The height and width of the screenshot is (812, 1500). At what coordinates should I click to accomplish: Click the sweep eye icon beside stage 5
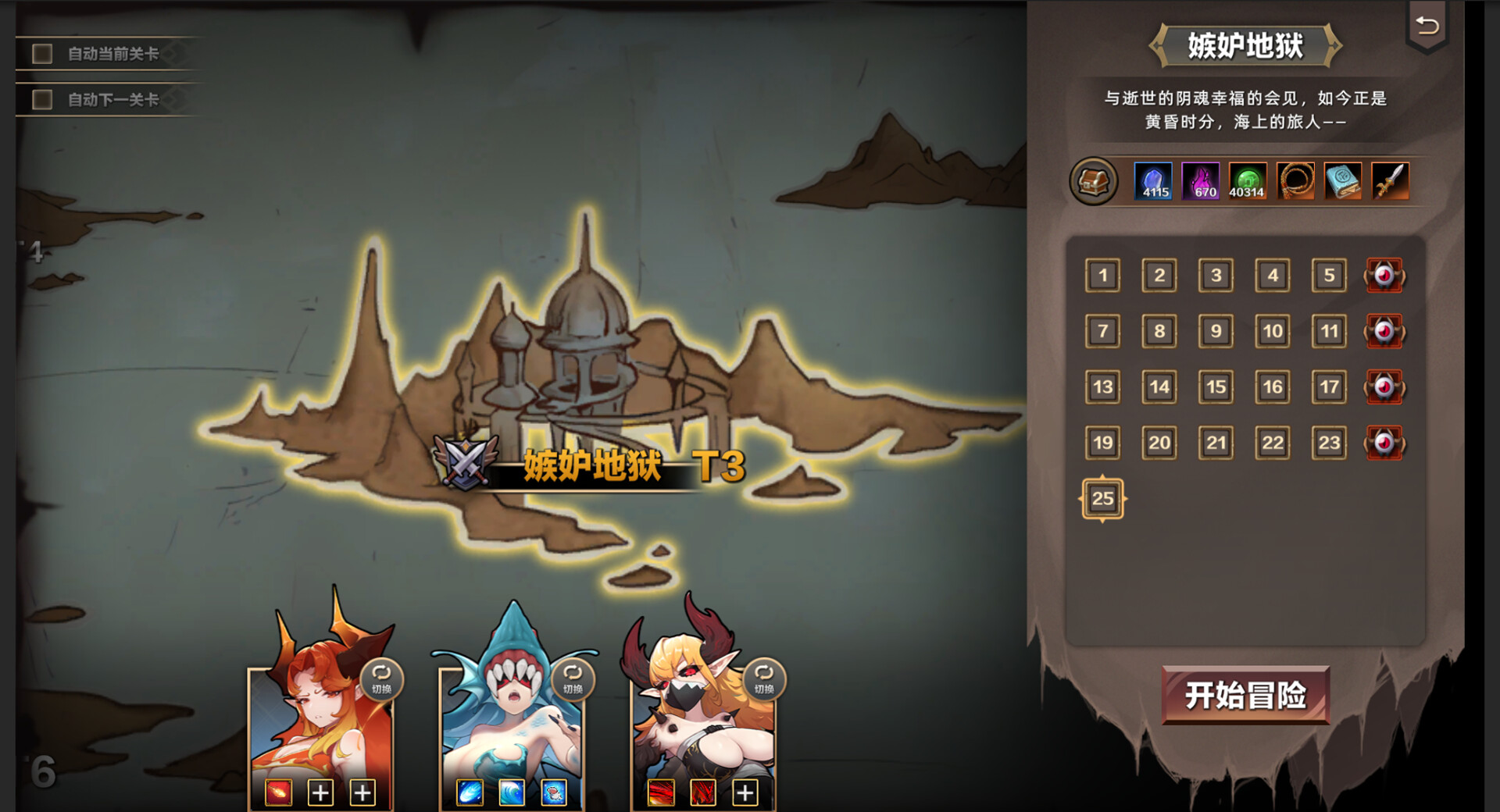[1384, 275]
